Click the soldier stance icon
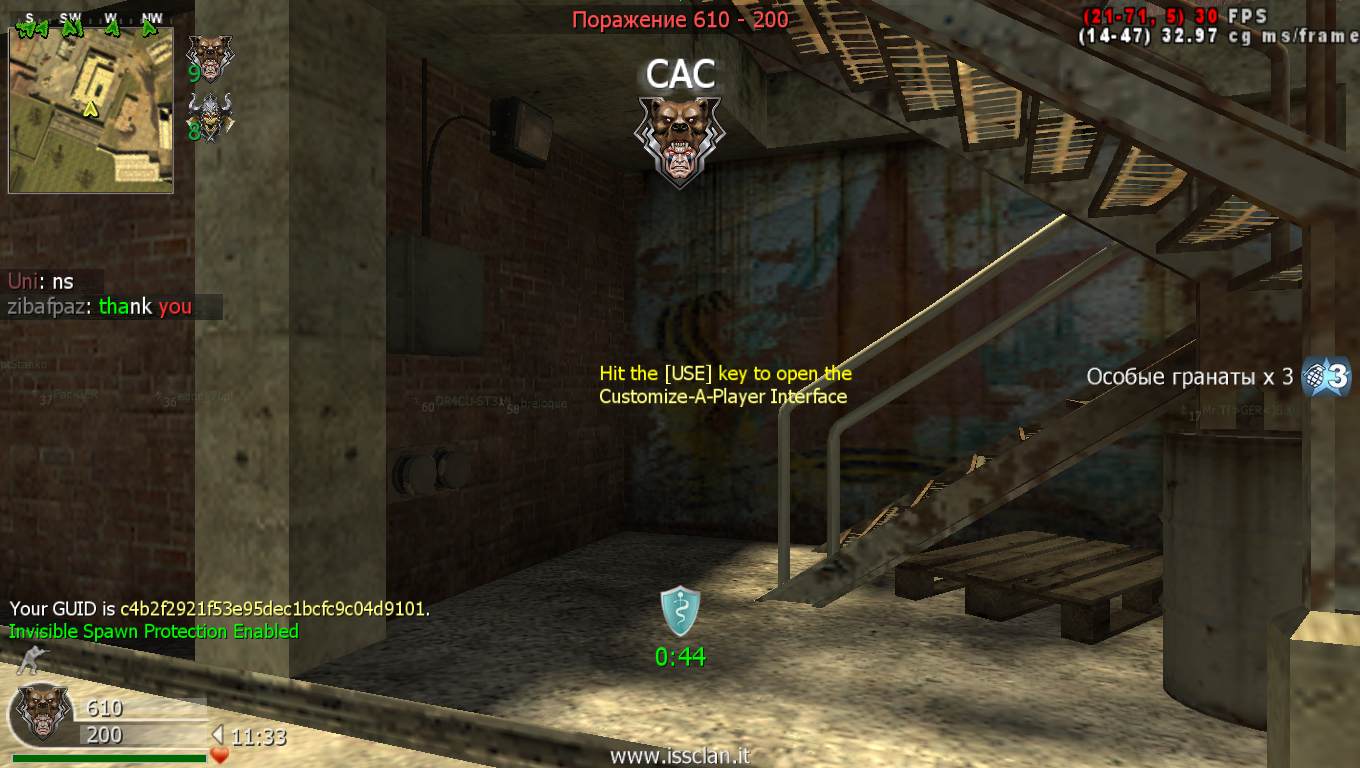This screenshot has height=768, width=1360. (x=32, y=661)
